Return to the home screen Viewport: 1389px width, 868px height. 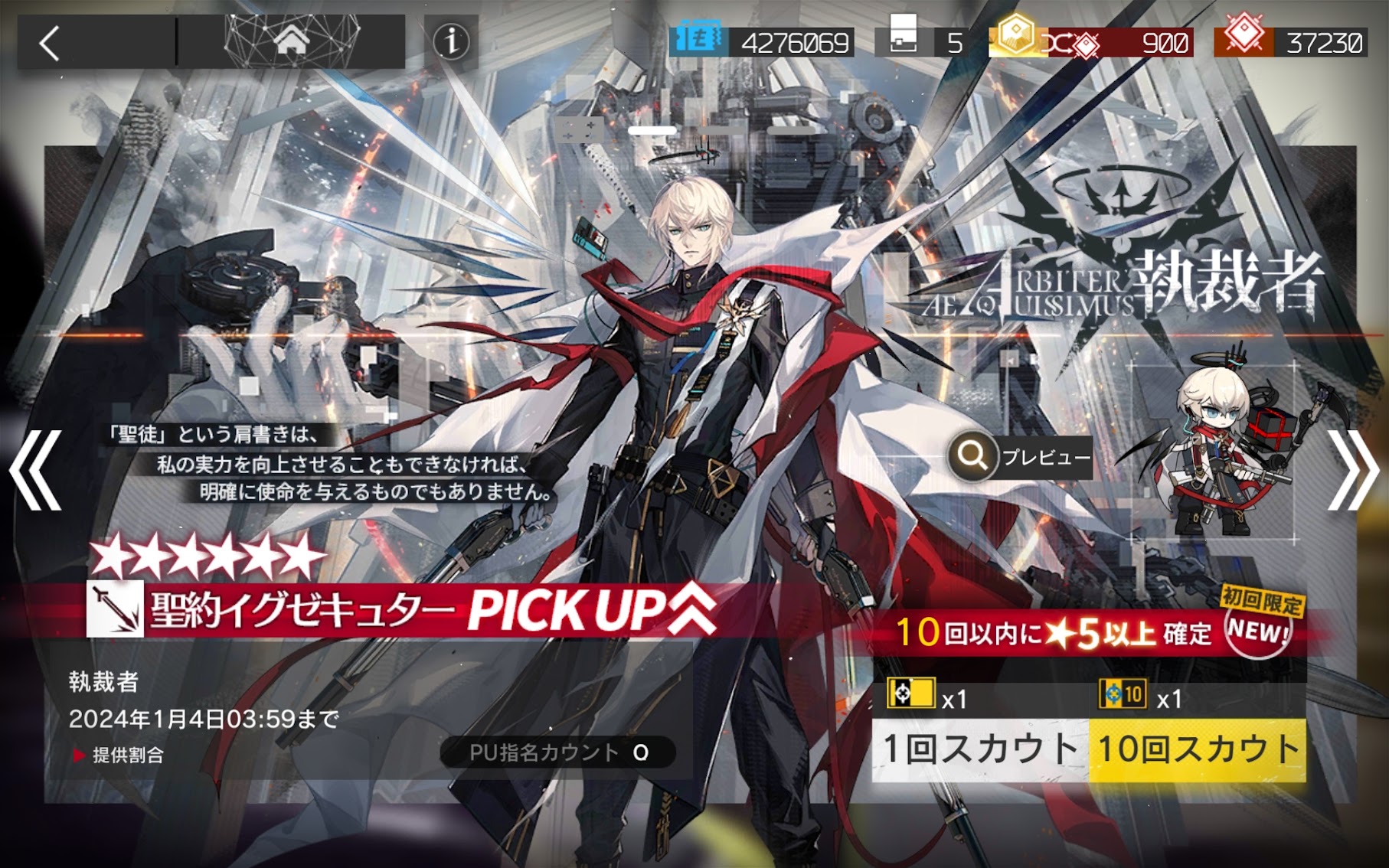[291, 41]
